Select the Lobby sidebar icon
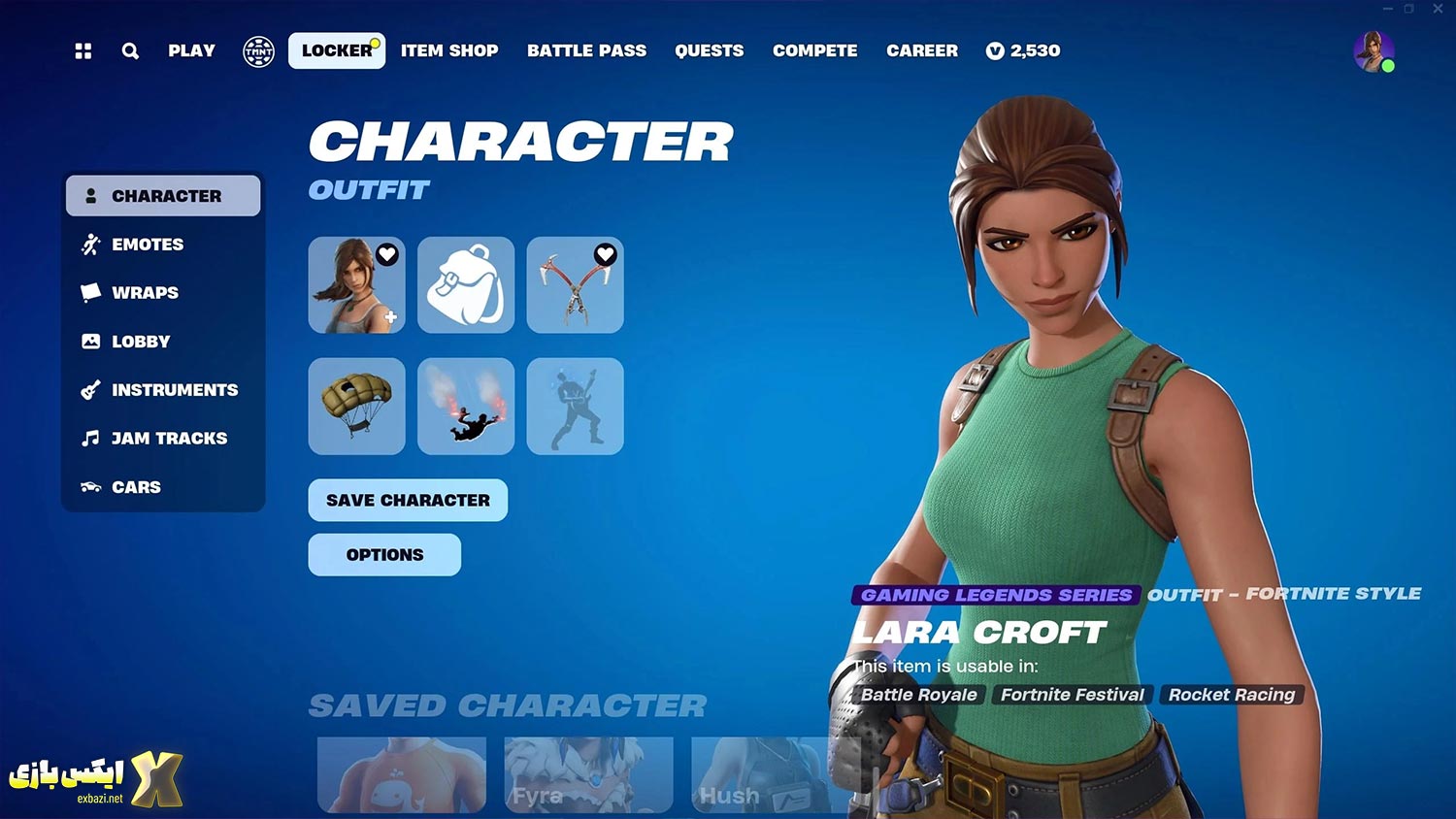The width and height of the screenshot is (1456, 819). 89,341
